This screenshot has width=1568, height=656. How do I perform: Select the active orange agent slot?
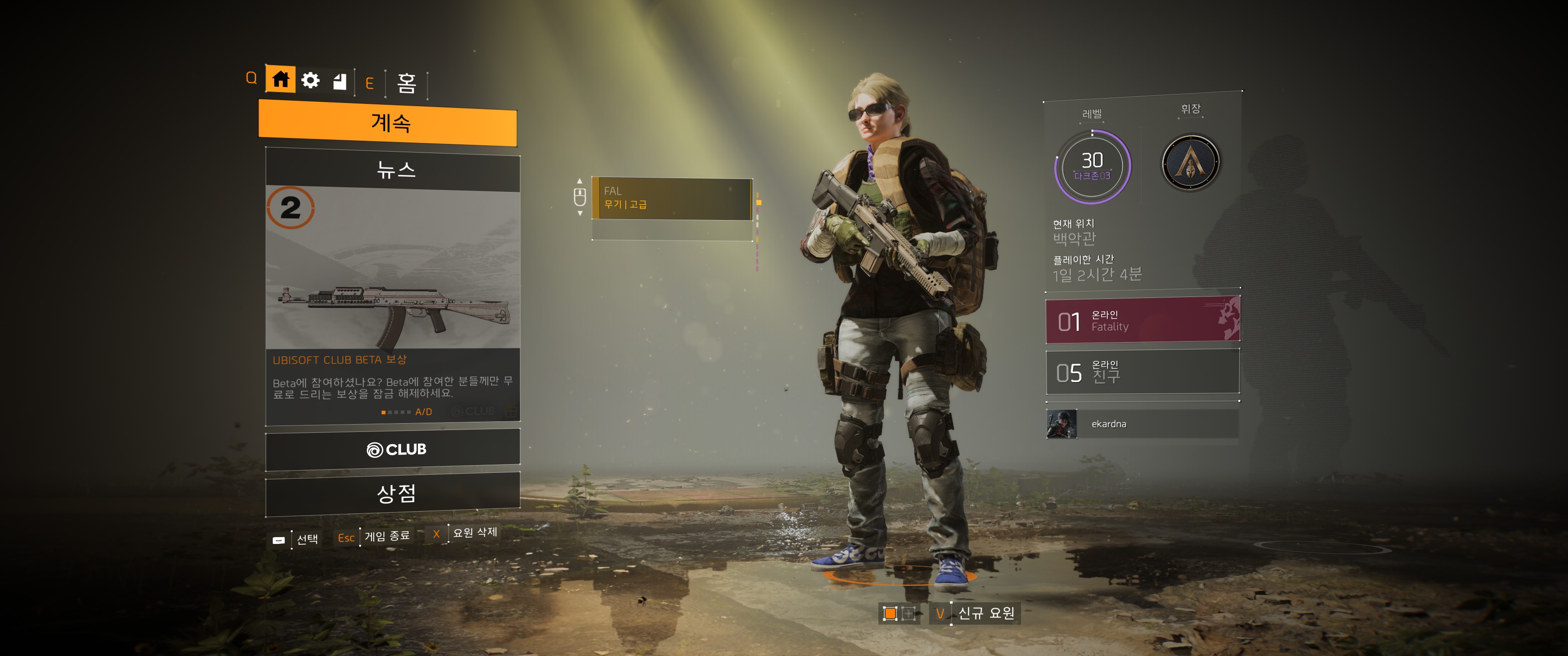[x=890, y=613]
